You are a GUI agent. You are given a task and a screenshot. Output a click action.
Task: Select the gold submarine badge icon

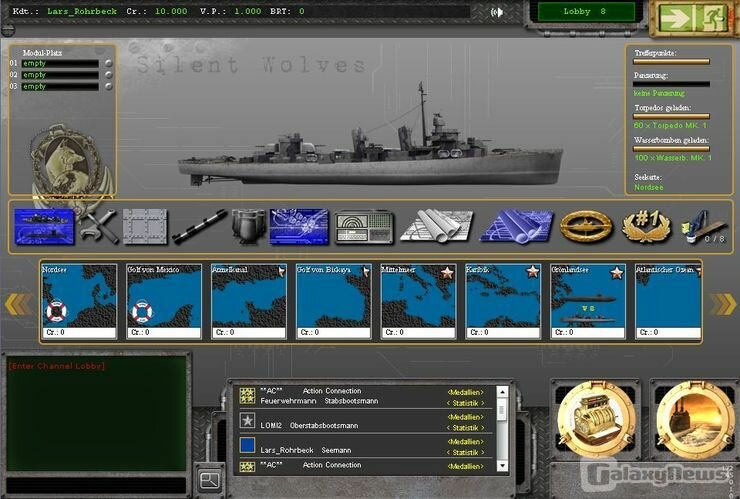point(586,226)
